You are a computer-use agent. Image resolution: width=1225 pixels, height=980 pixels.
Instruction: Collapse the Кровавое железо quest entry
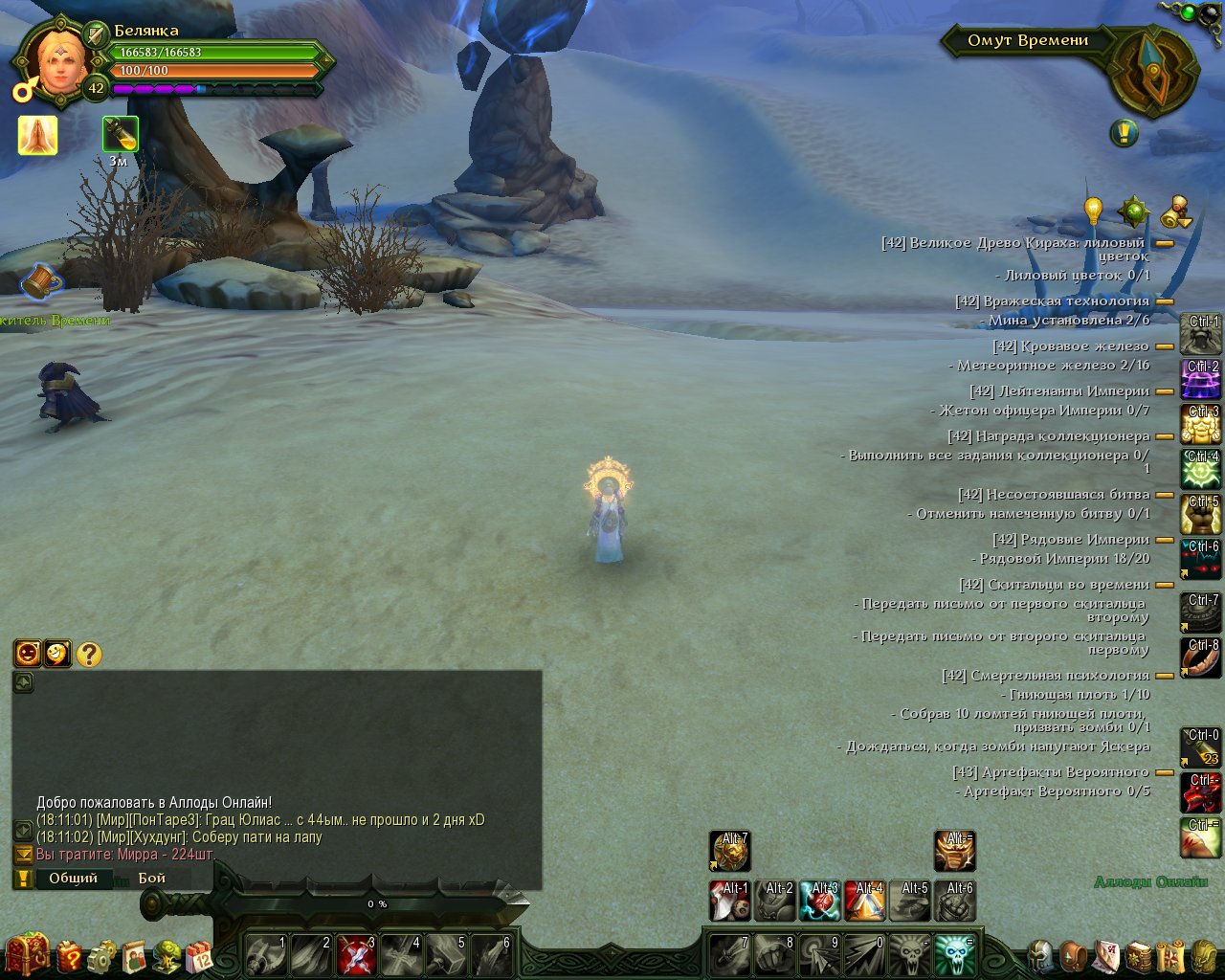[x=1165, y=346]
